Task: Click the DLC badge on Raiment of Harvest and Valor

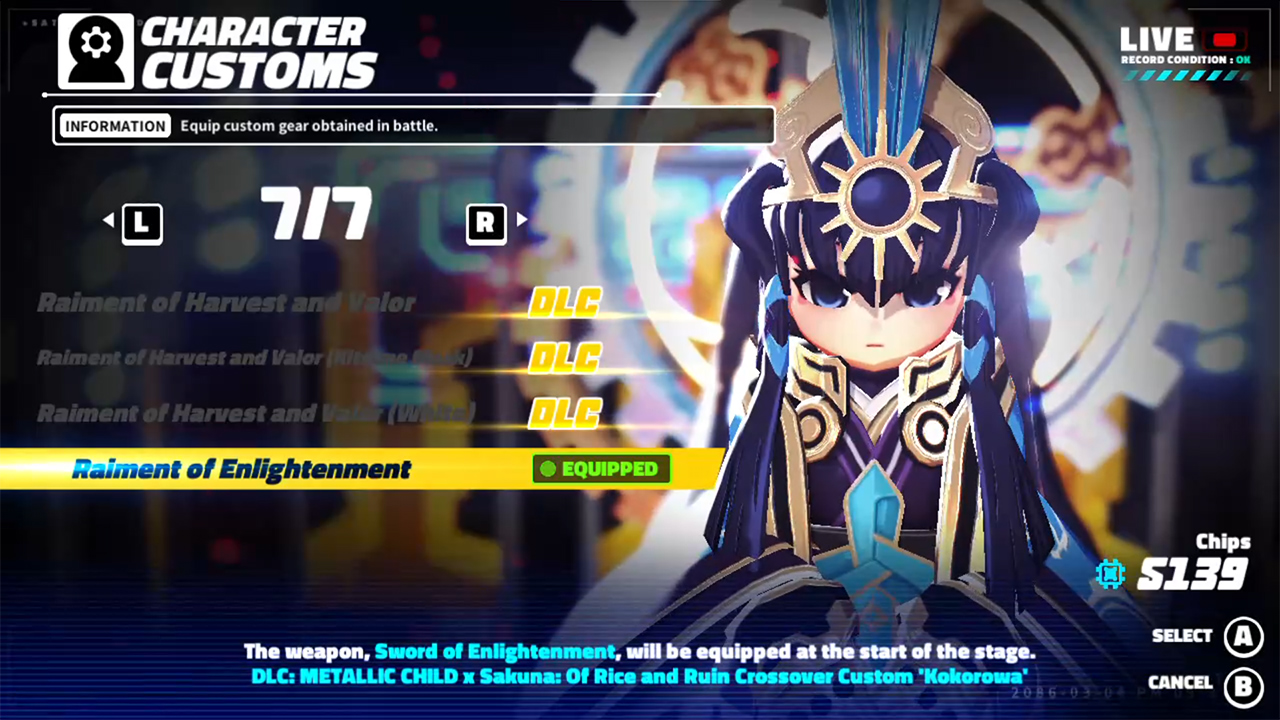Action: (x=564, y=302)
